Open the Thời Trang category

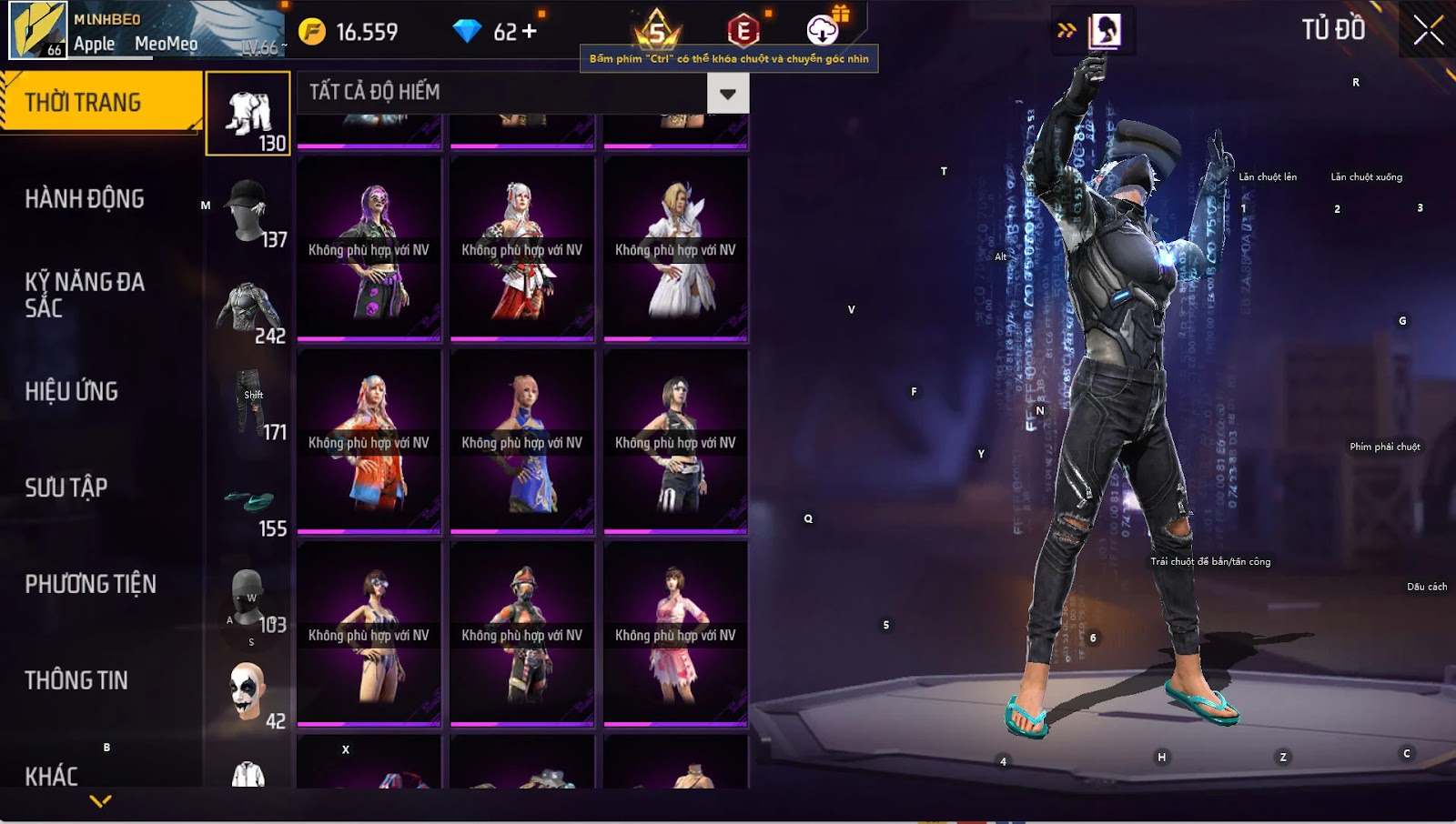tap(100, 102)
